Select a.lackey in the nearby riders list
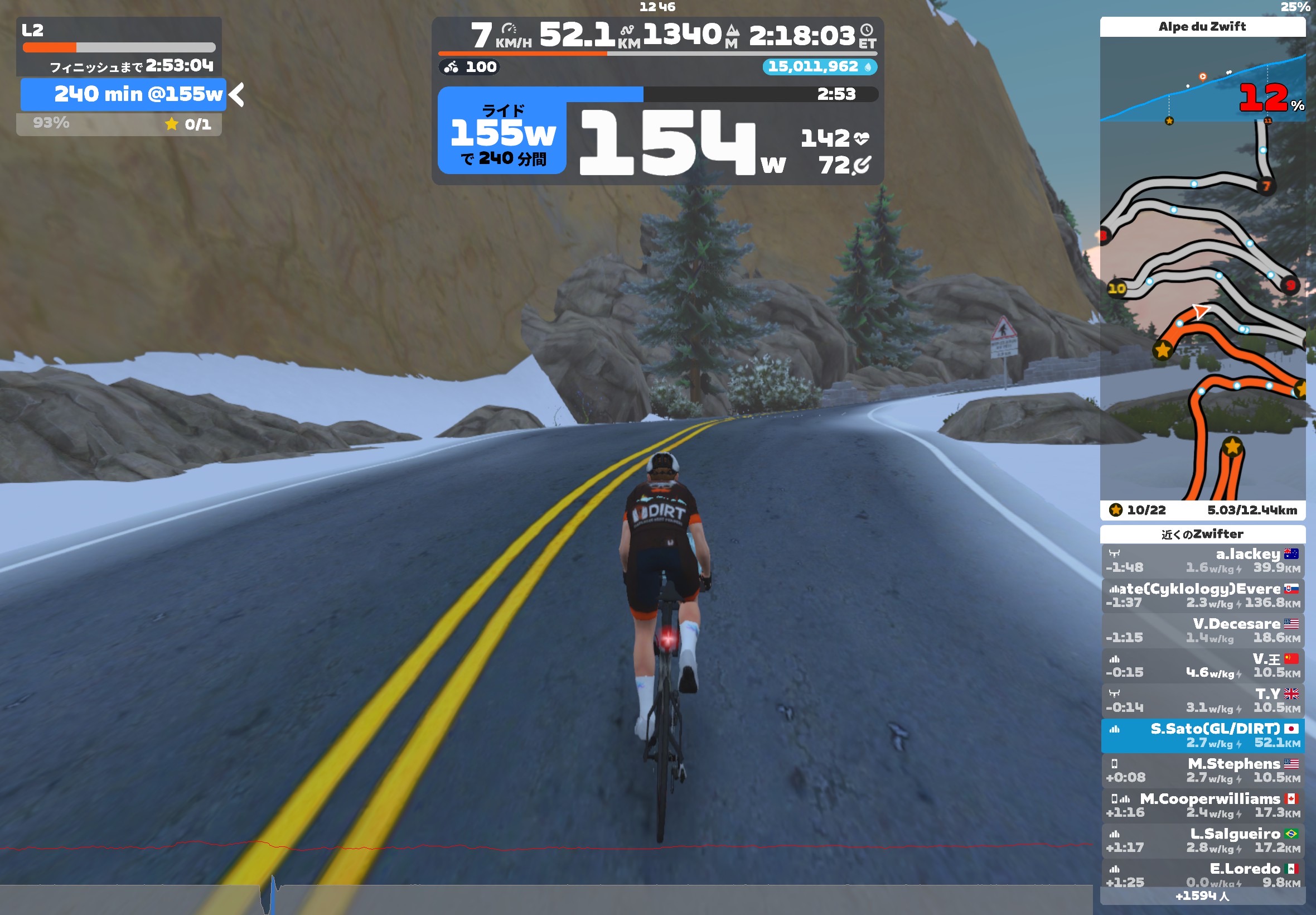The width and height of the screenshot is (1316, 915). (x=1202, y=561)
